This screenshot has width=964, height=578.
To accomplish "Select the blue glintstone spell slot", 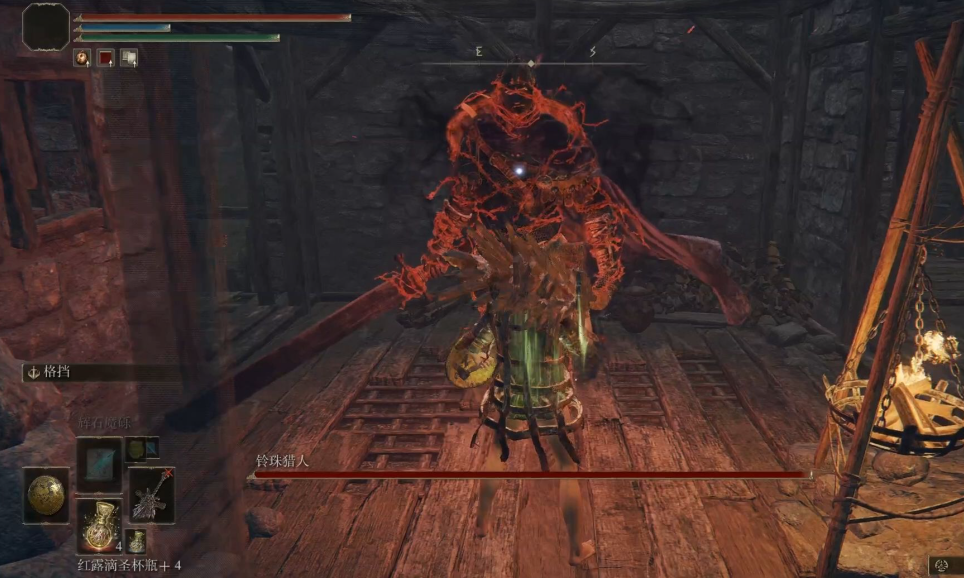I will [99, 465].
